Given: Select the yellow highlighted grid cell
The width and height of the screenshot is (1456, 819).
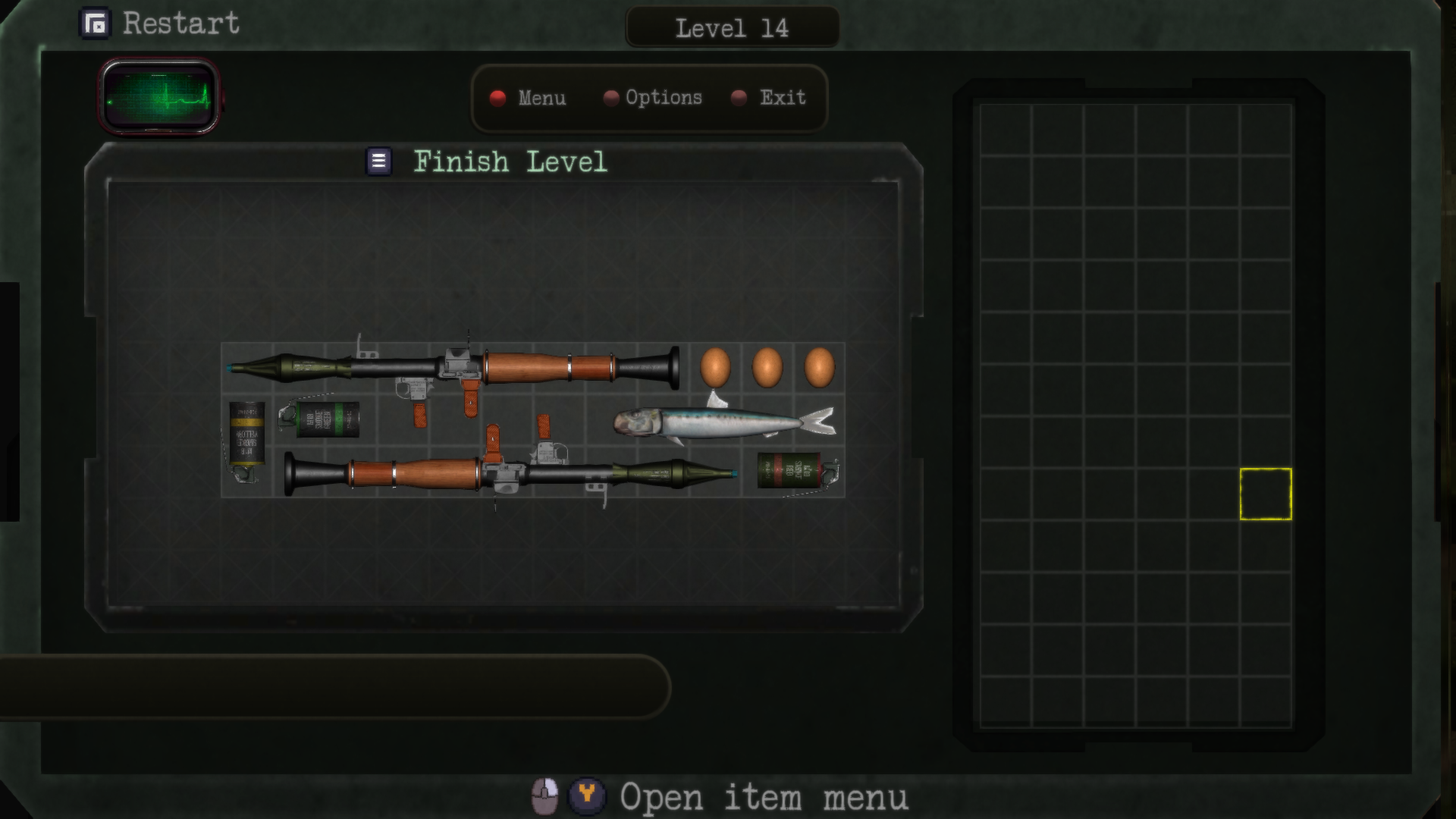Looking at the screenshot, I should (x=1265, y=493).
